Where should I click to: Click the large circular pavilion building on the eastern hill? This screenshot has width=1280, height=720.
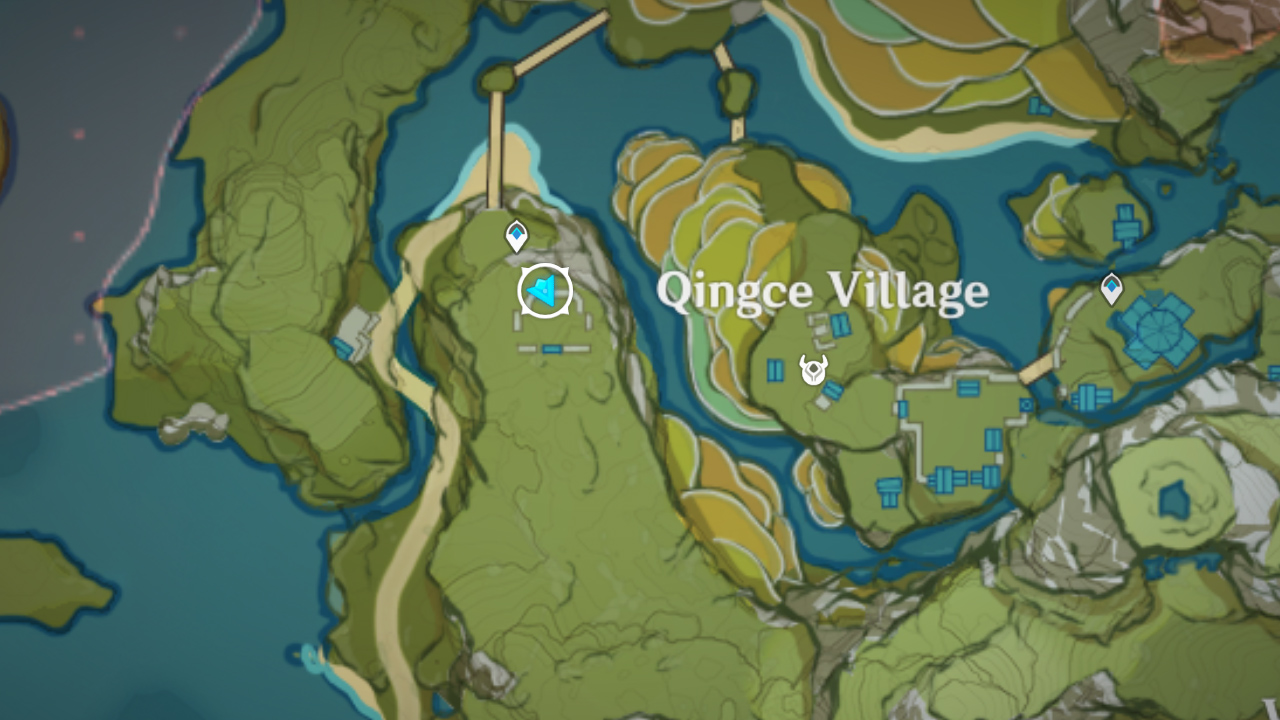1158,330
